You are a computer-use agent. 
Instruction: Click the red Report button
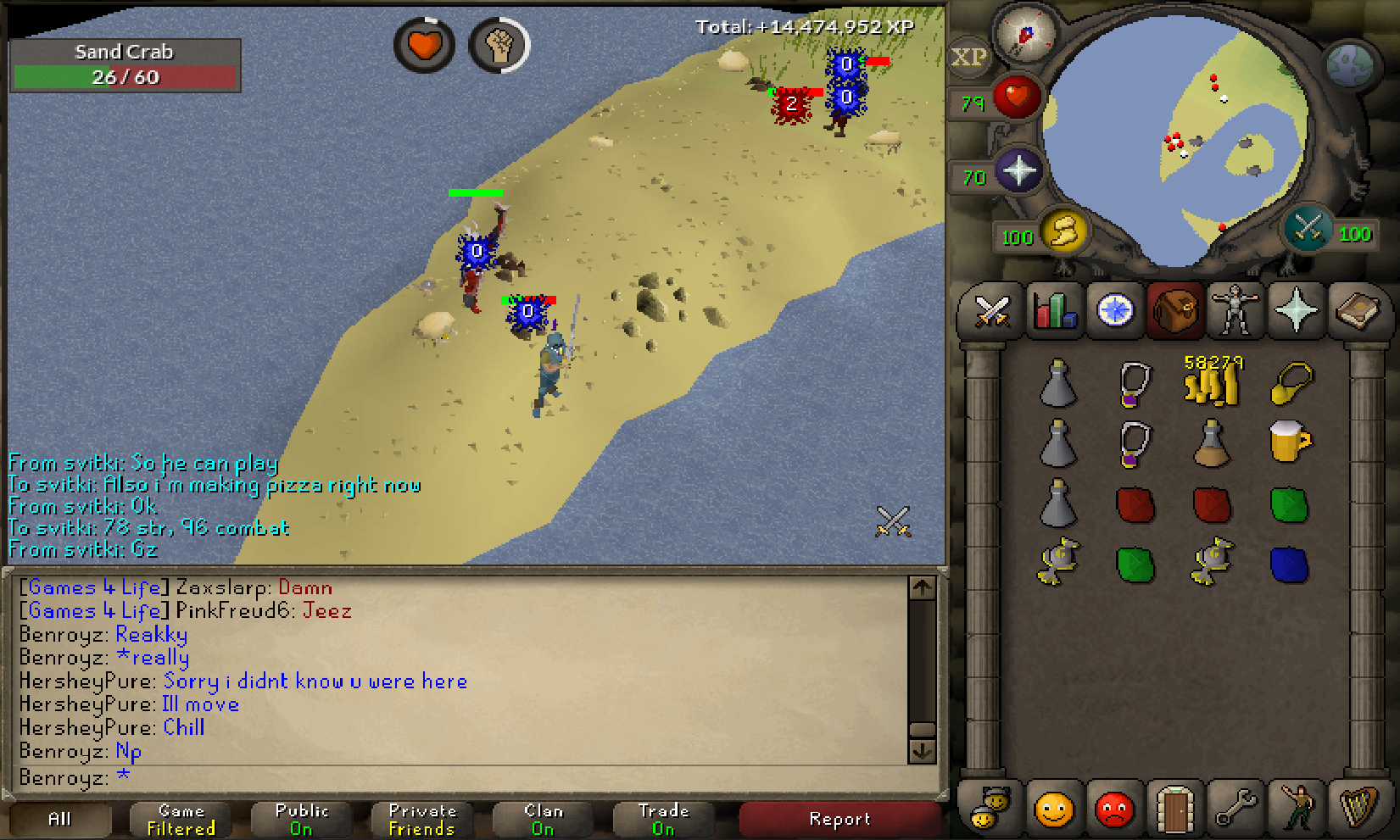[x=839, y=819]
